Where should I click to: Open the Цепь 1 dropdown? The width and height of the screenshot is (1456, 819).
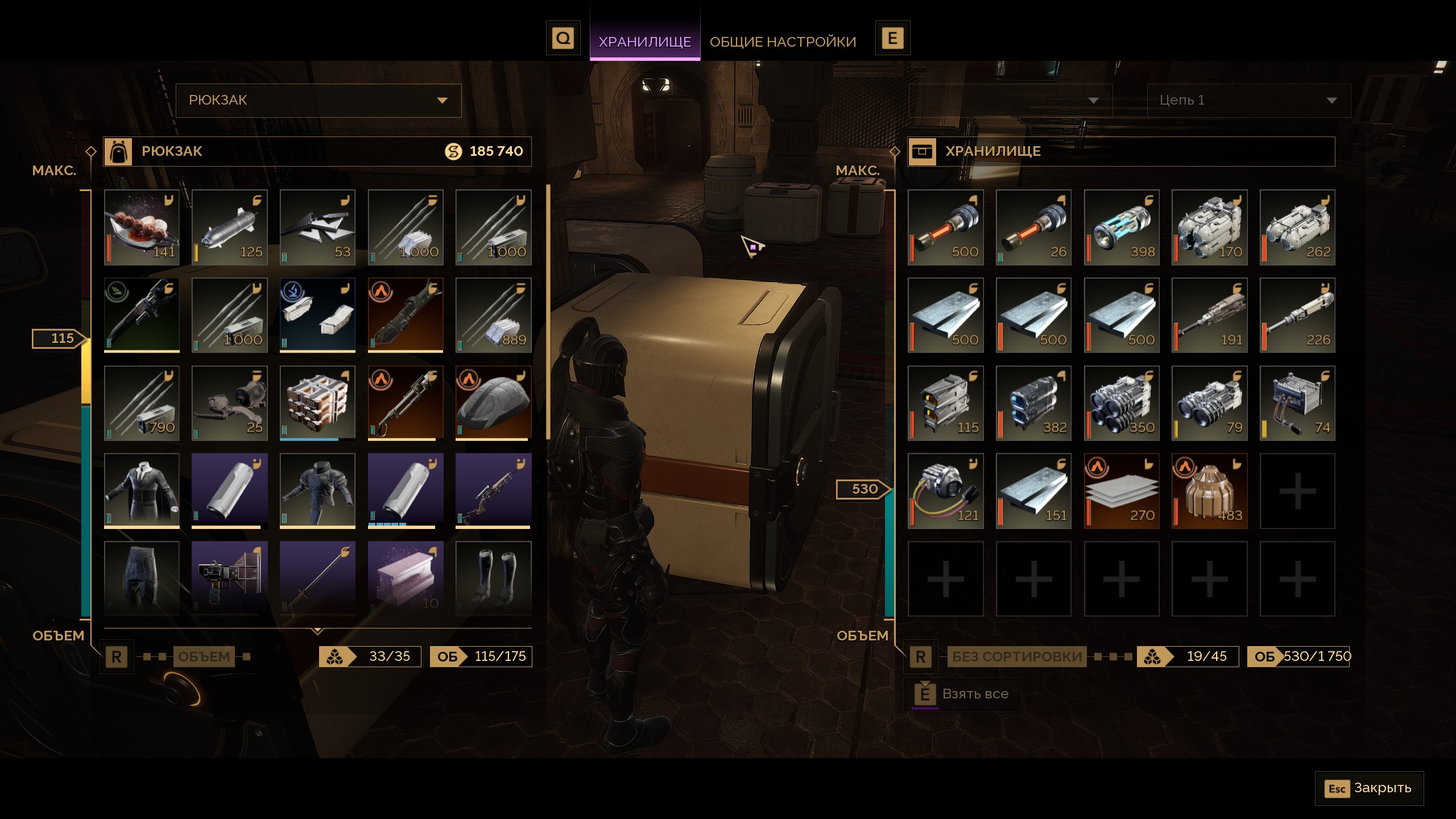pyautogui.click(x=1248, y=101)
